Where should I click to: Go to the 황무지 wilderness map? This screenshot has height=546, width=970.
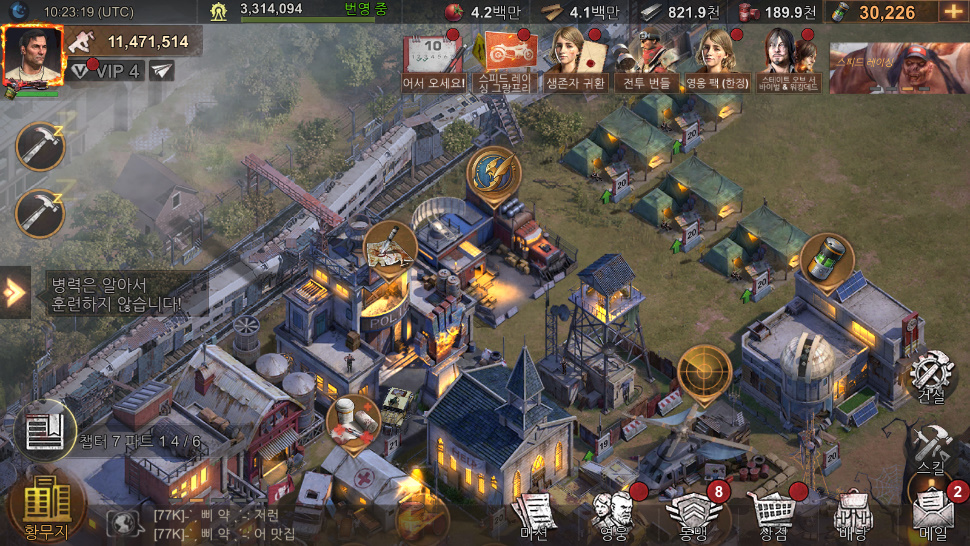click(x=46, y=505)
